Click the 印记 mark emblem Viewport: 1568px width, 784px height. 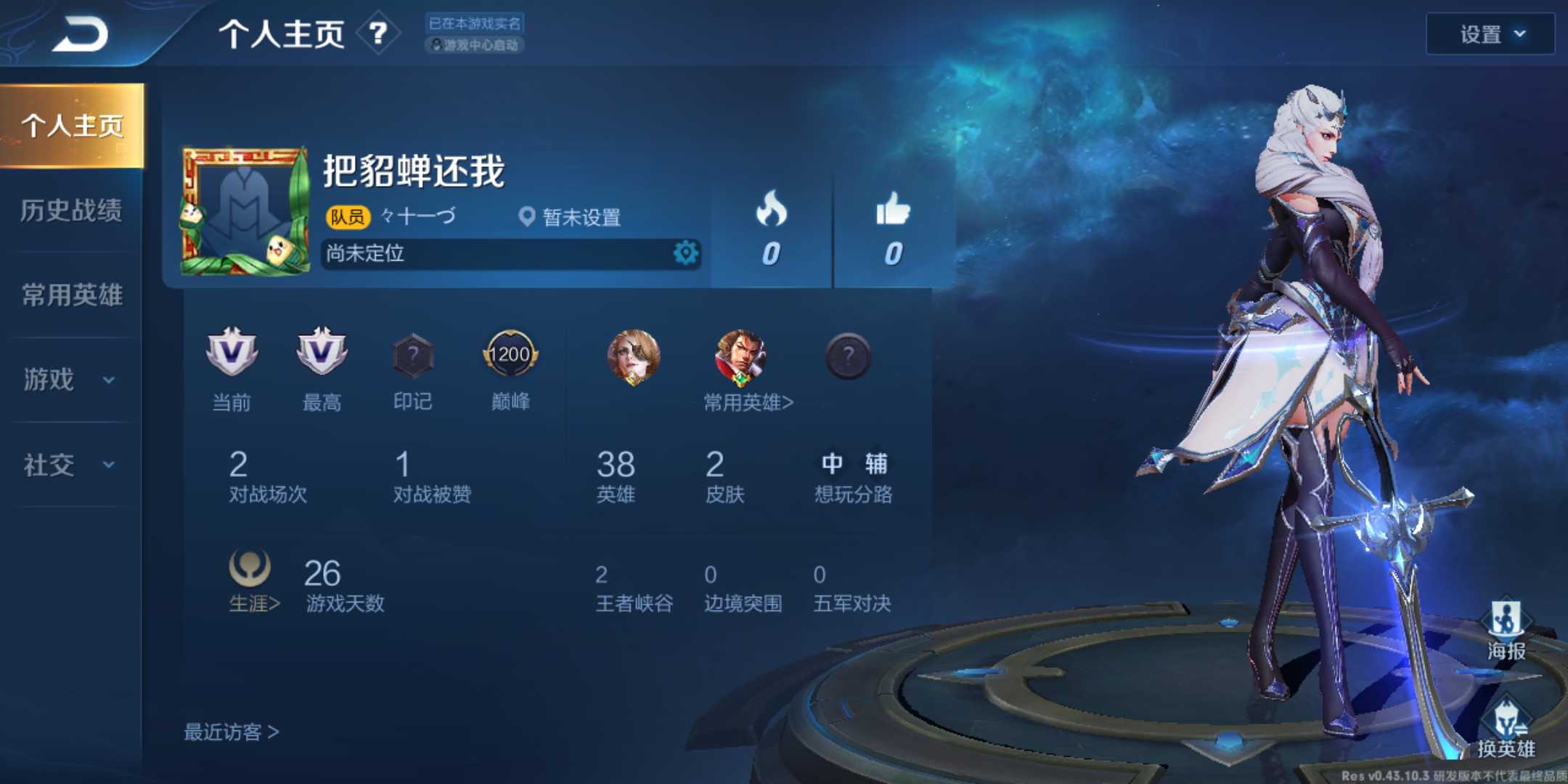pyautogui.click(x=413, y=356)
